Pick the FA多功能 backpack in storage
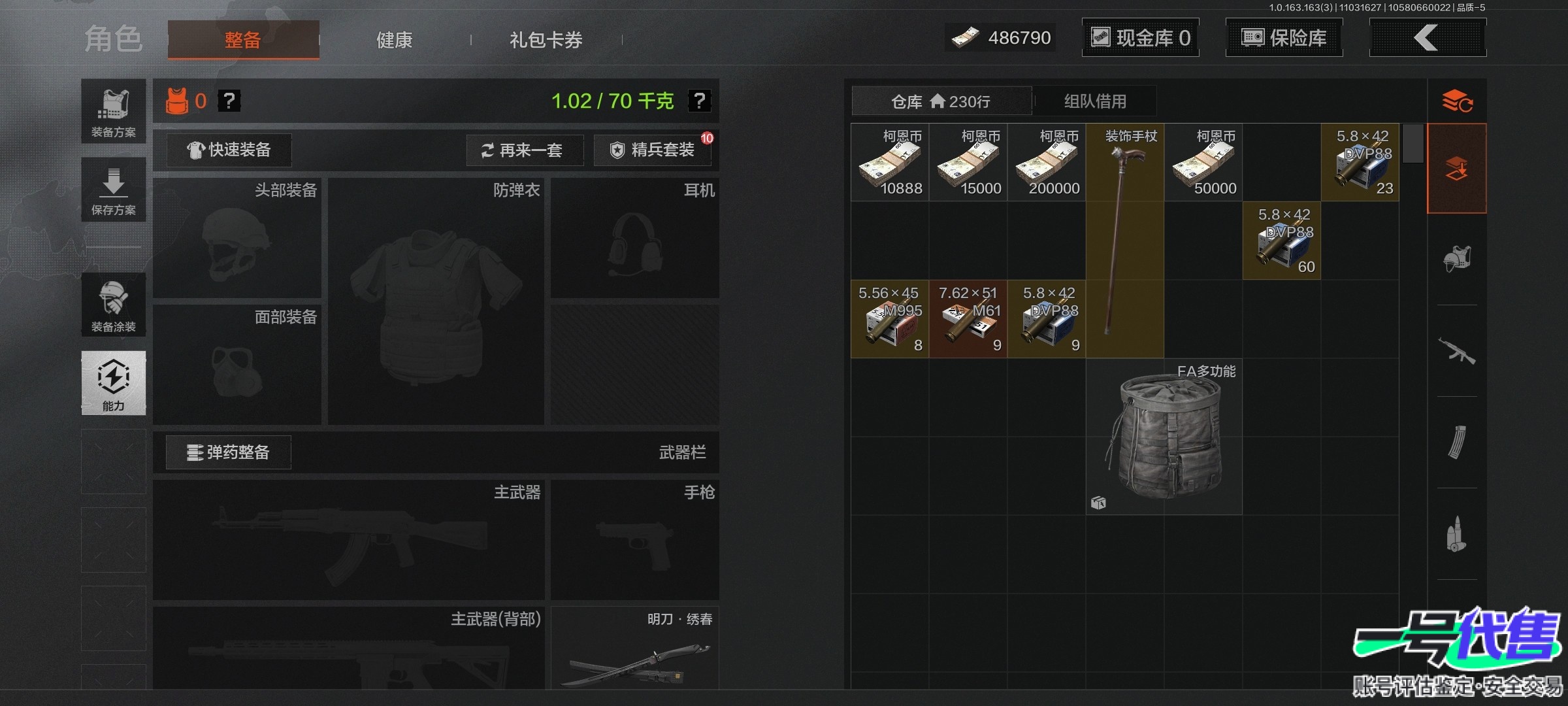Screen dimensions: 1568x706 (1164, 437)
